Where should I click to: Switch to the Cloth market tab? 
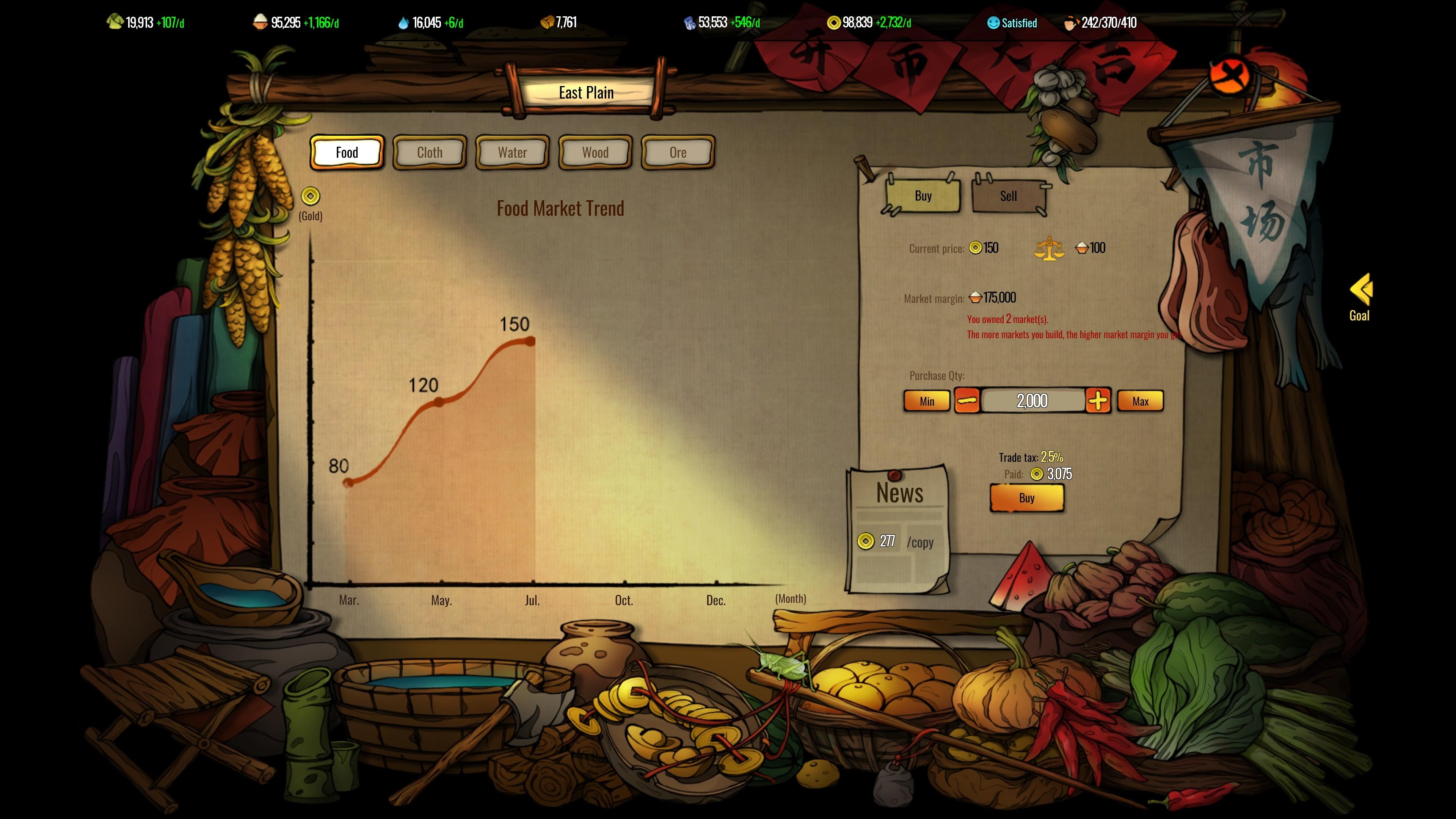click(x=429, y=152)
